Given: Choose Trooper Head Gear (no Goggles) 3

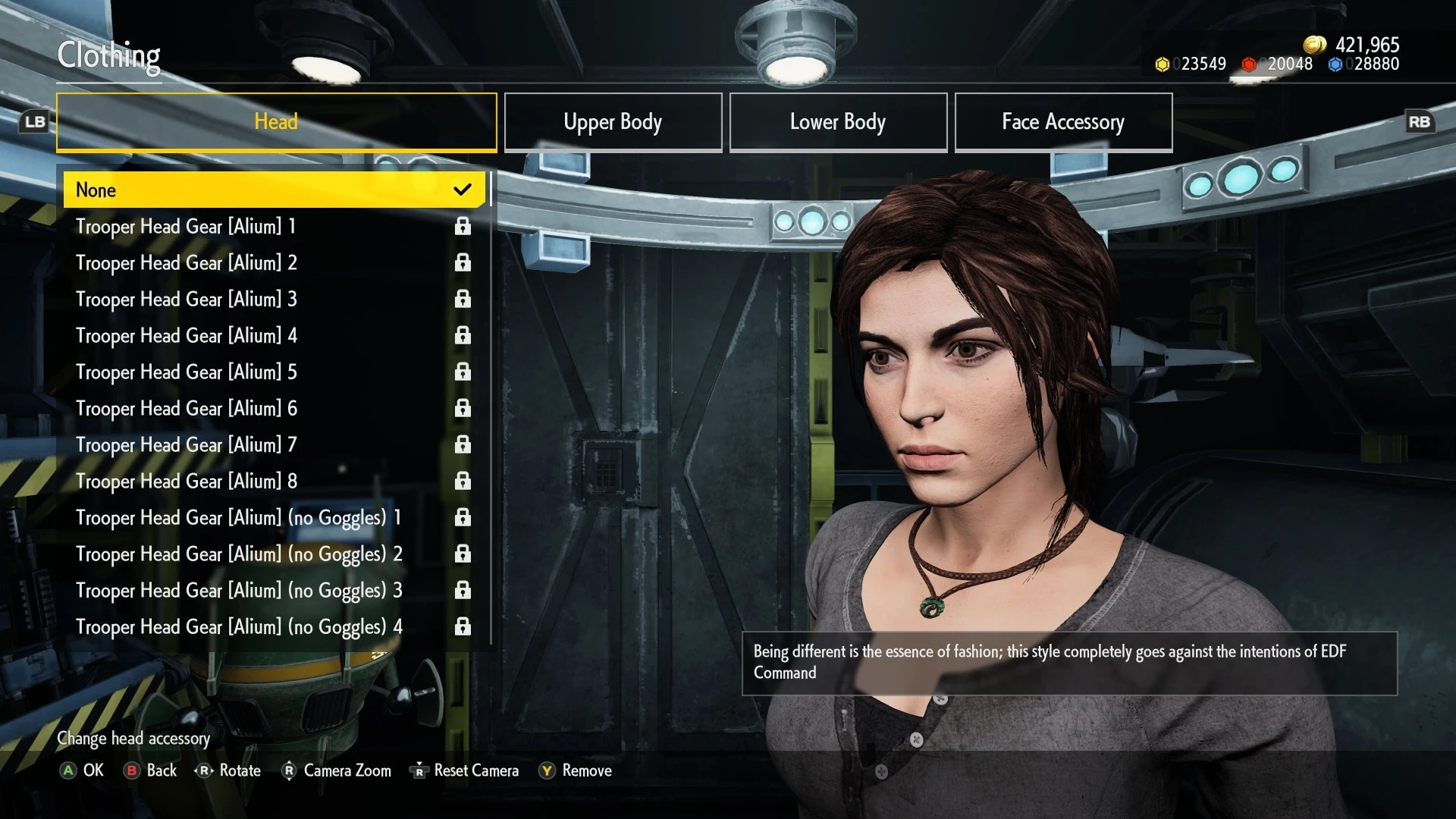Looking at the screenshot, I should (273, 590).
